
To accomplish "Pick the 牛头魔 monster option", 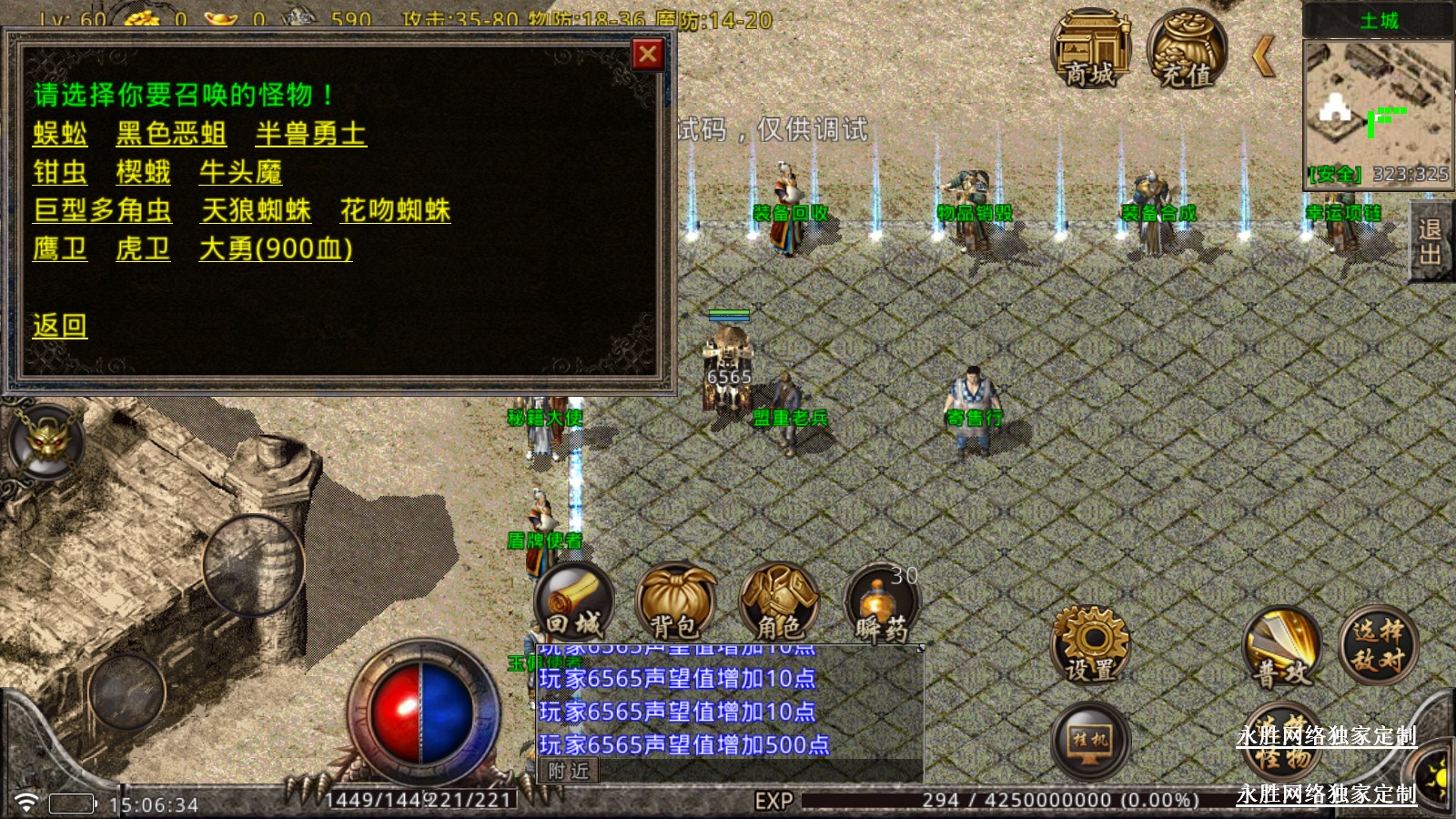I will click(x=241, y=172).
